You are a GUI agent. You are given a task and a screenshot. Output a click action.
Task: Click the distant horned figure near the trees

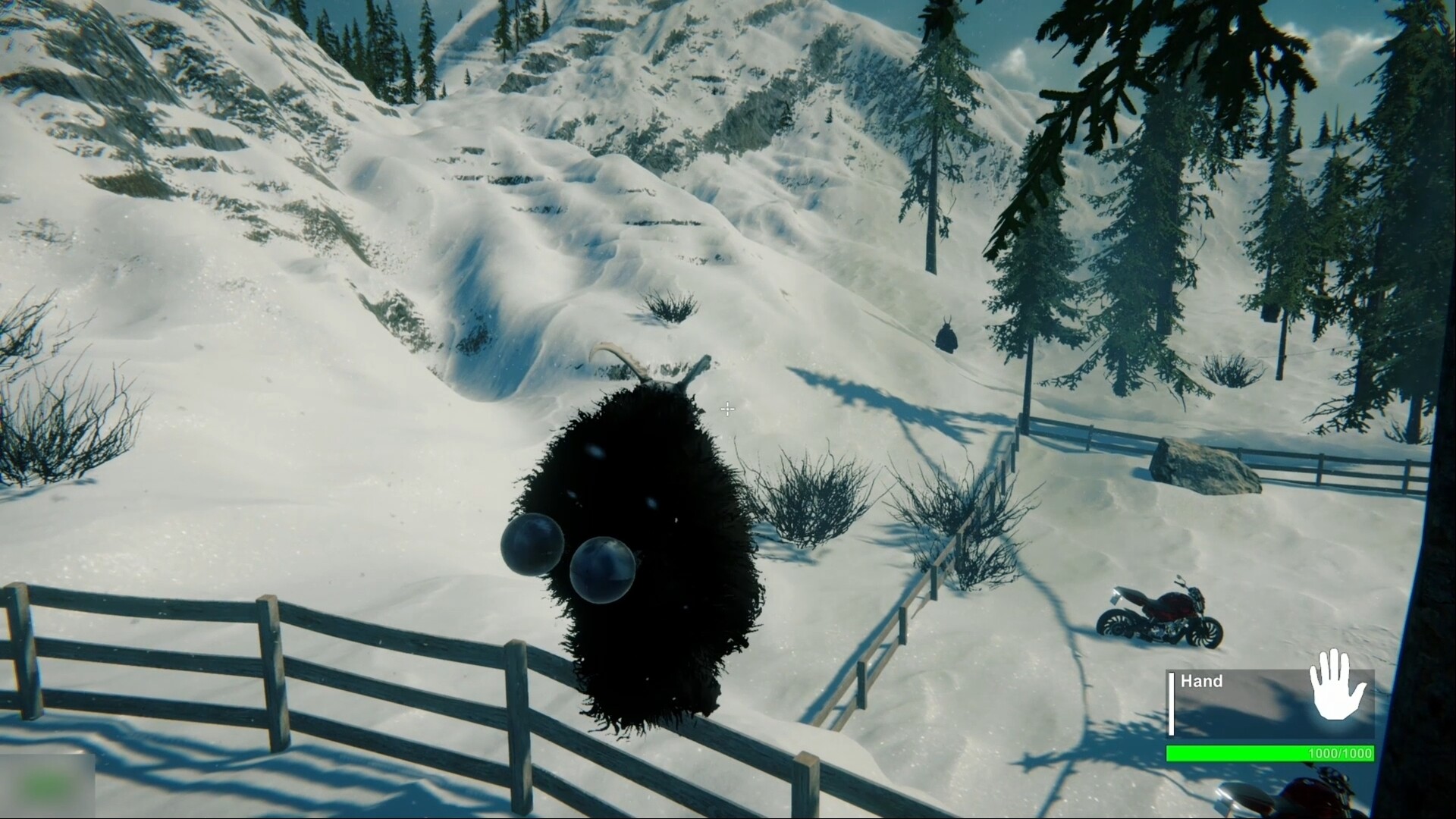coord(946,337)
